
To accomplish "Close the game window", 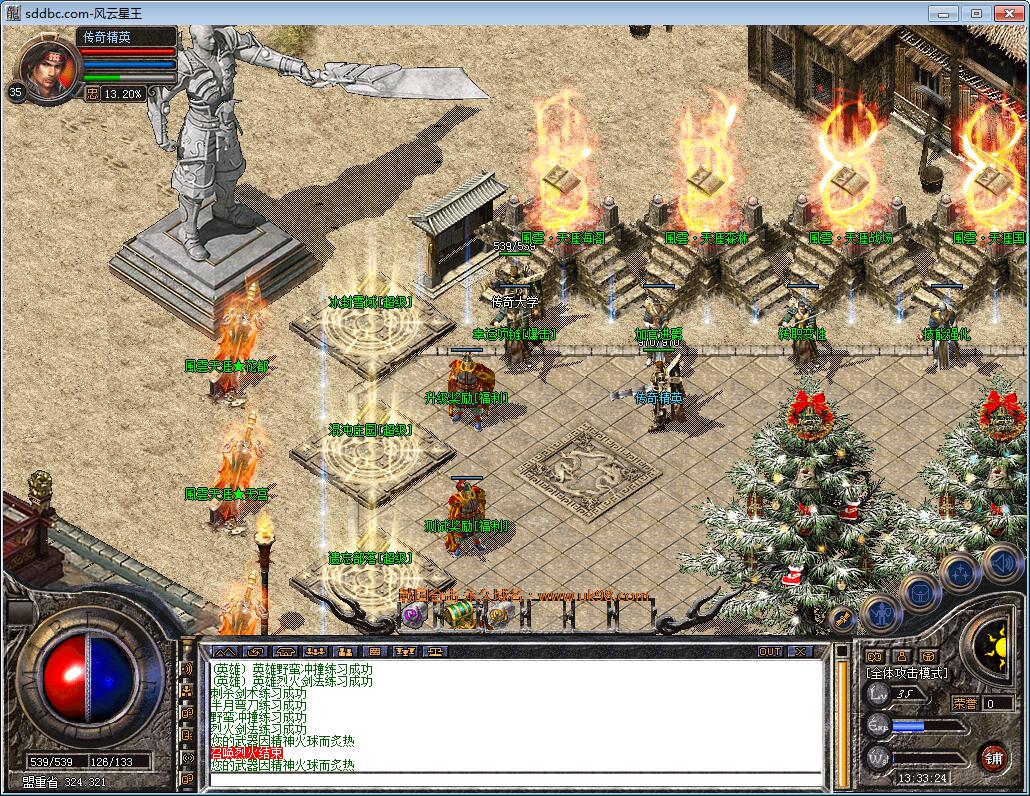I will pos(1006,13).
